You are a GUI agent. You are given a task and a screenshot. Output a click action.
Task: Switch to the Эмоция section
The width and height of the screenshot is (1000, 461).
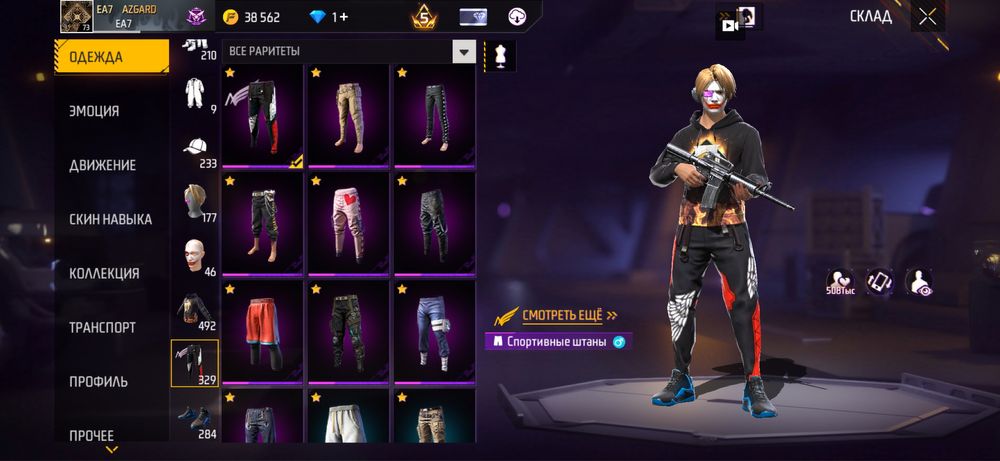(94, 111)
